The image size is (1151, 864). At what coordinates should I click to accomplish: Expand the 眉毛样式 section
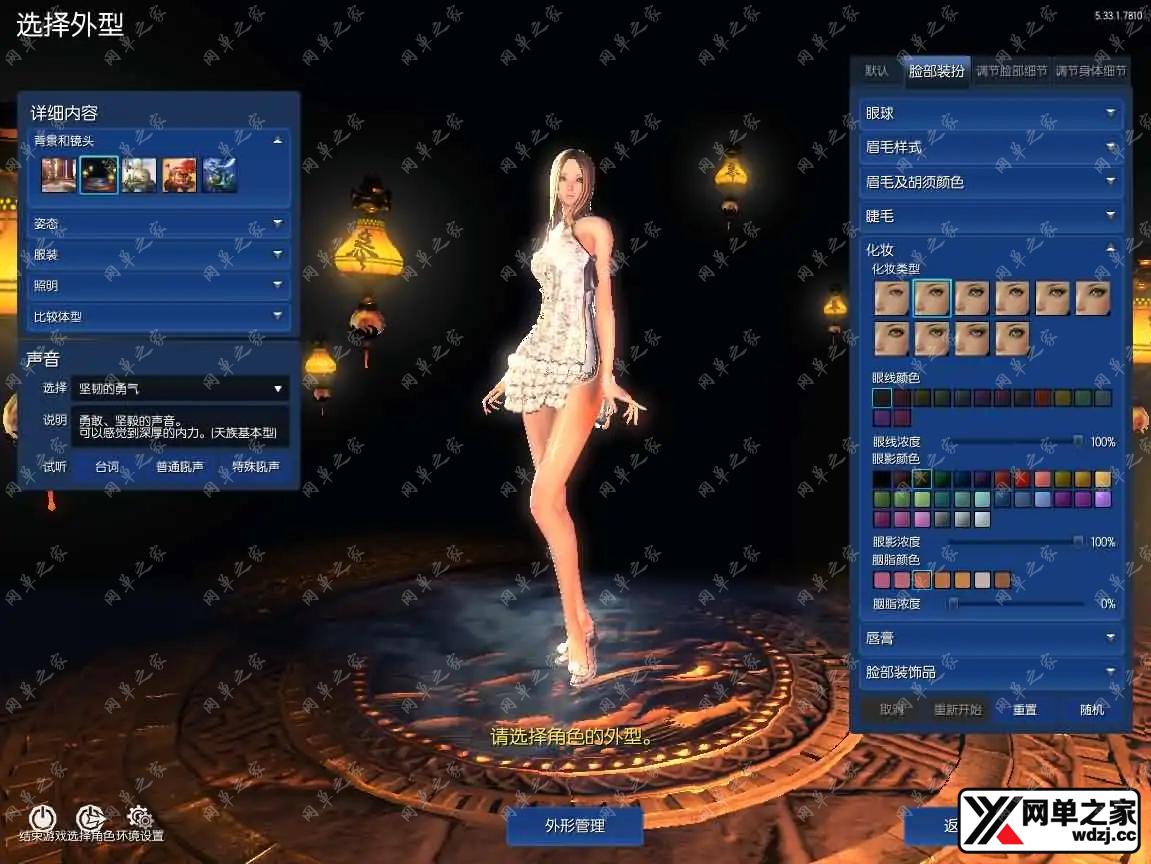coord(991,147)
